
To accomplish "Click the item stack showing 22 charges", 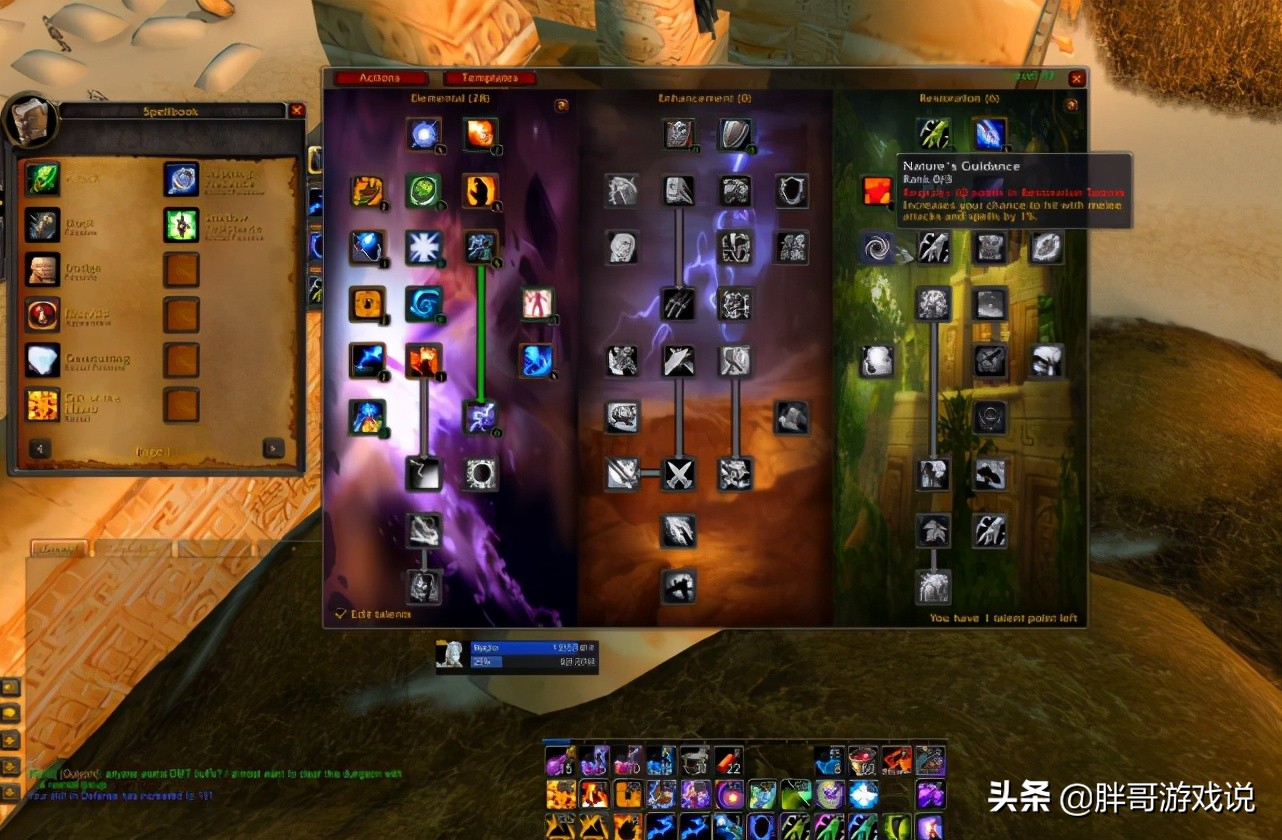I will pos(729,762).
